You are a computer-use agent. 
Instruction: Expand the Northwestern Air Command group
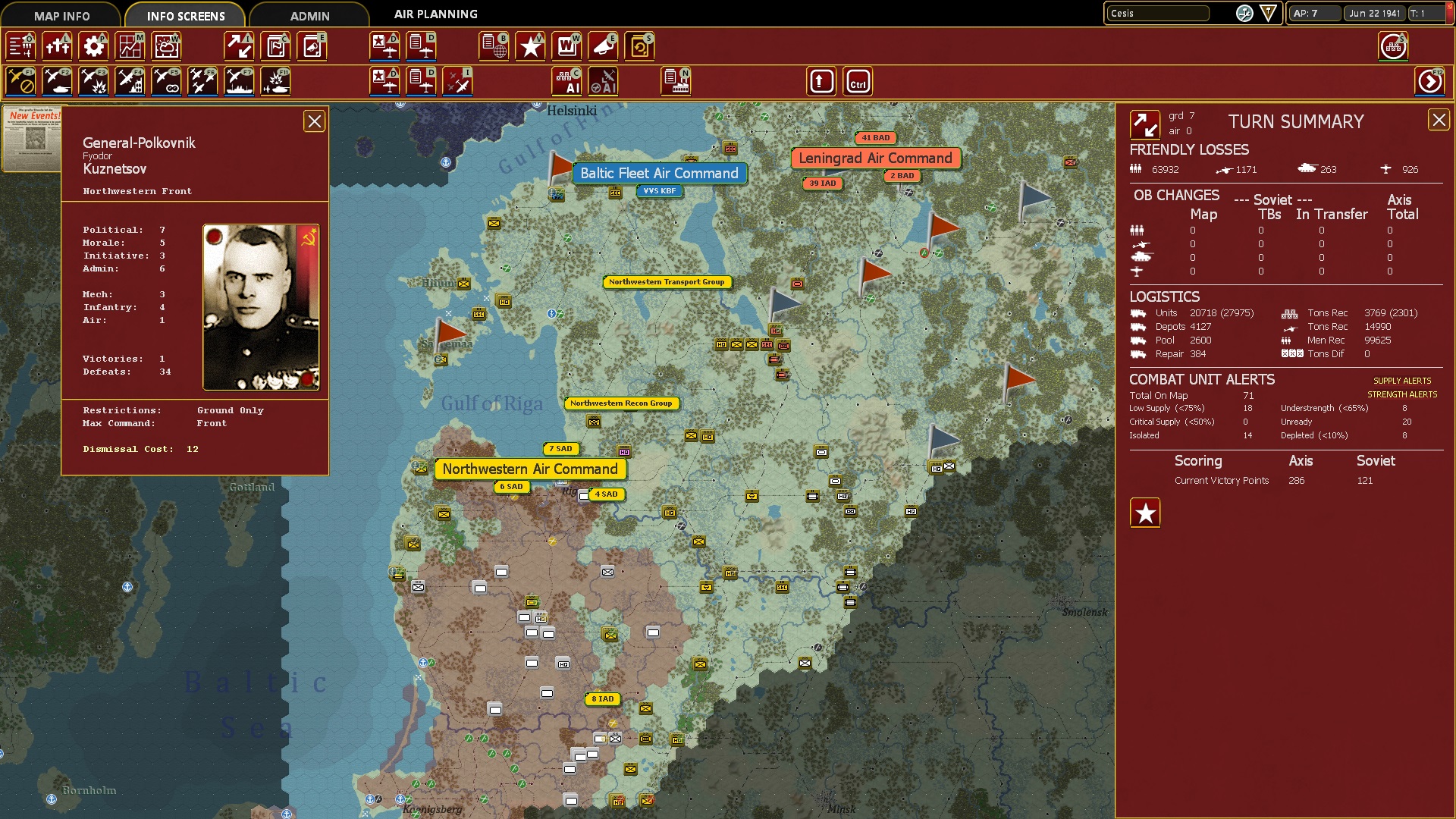tap(530, 469)
